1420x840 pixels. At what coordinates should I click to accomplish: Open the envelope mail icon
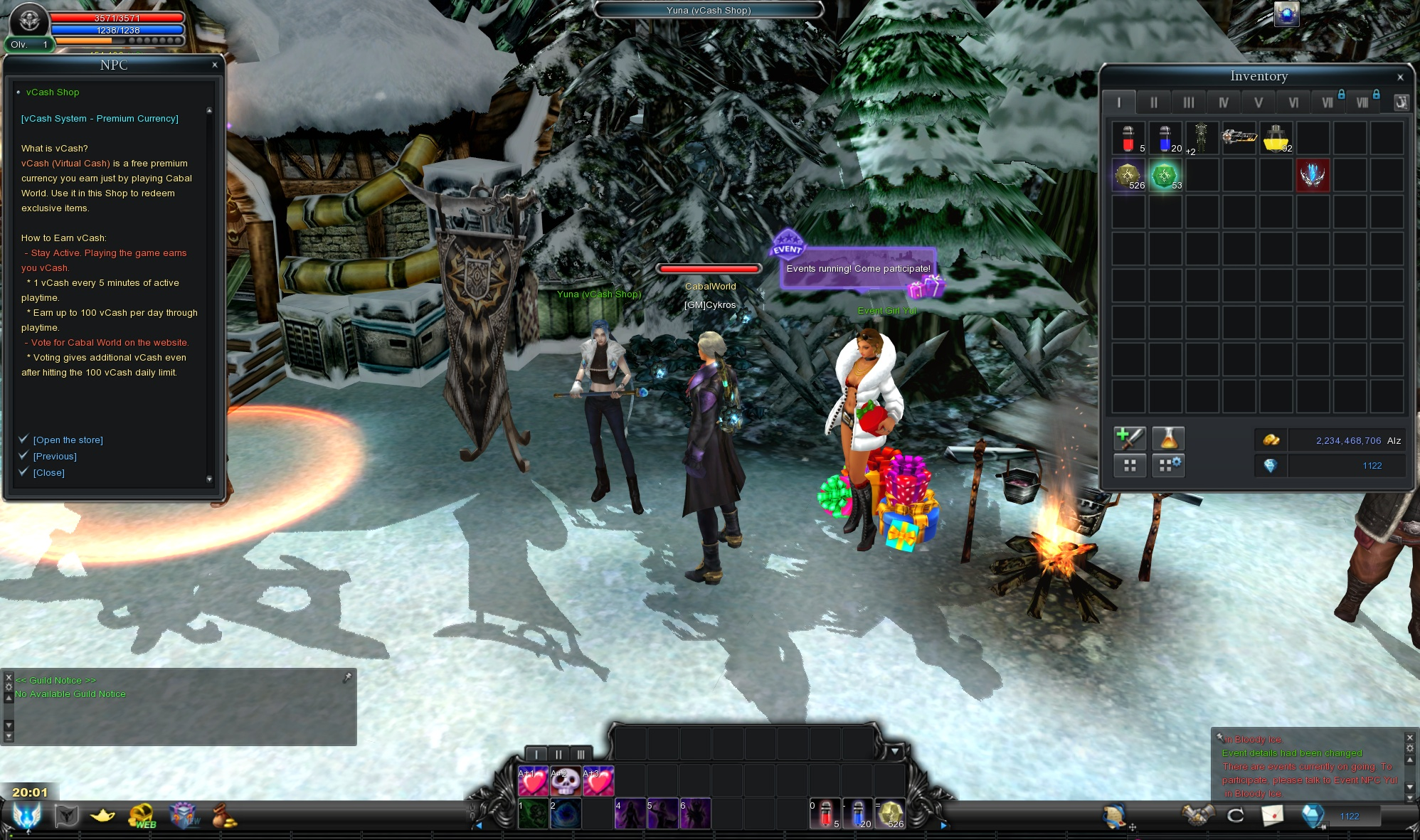1272,815
